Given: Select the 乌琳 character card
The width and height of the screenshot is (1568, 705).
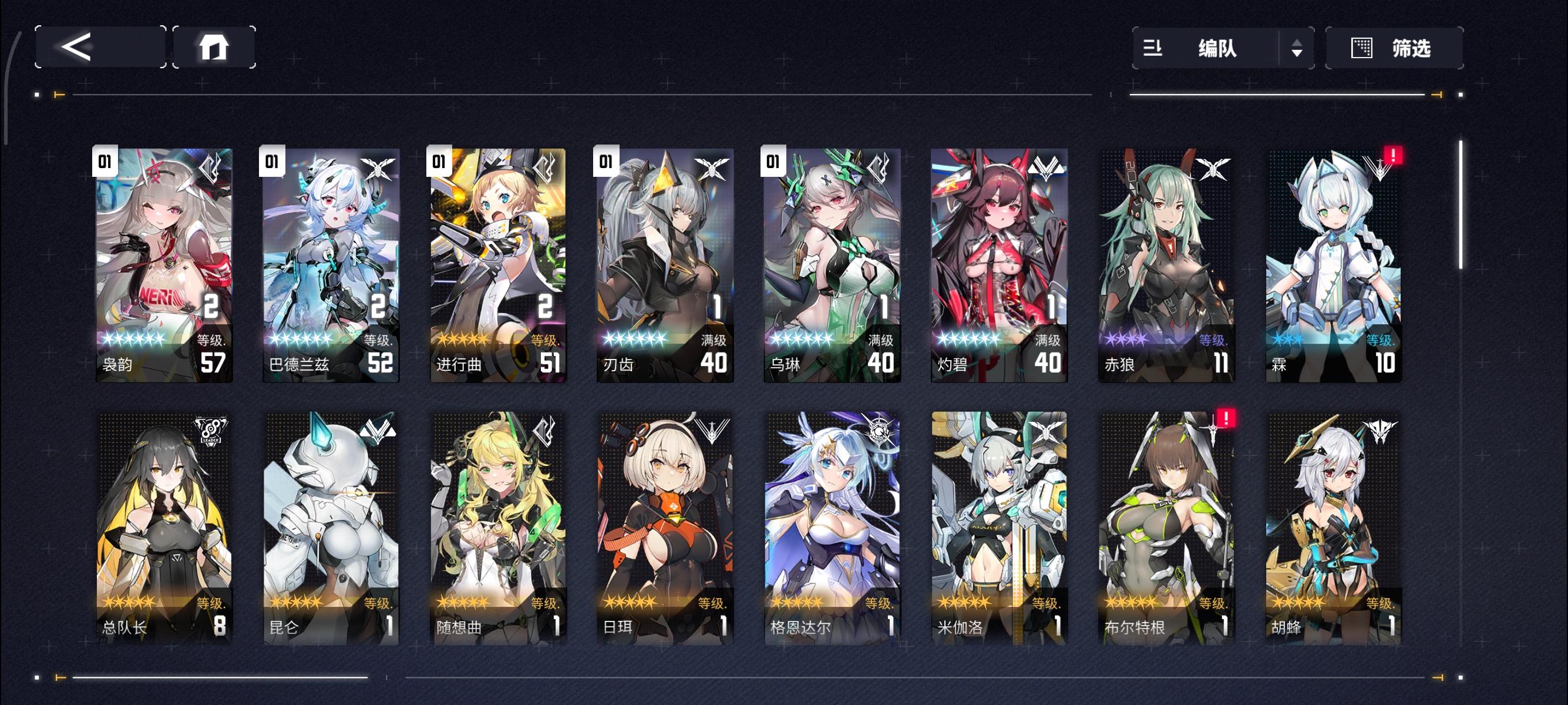Looking at the screenshot, I should [x=830, y=262].
